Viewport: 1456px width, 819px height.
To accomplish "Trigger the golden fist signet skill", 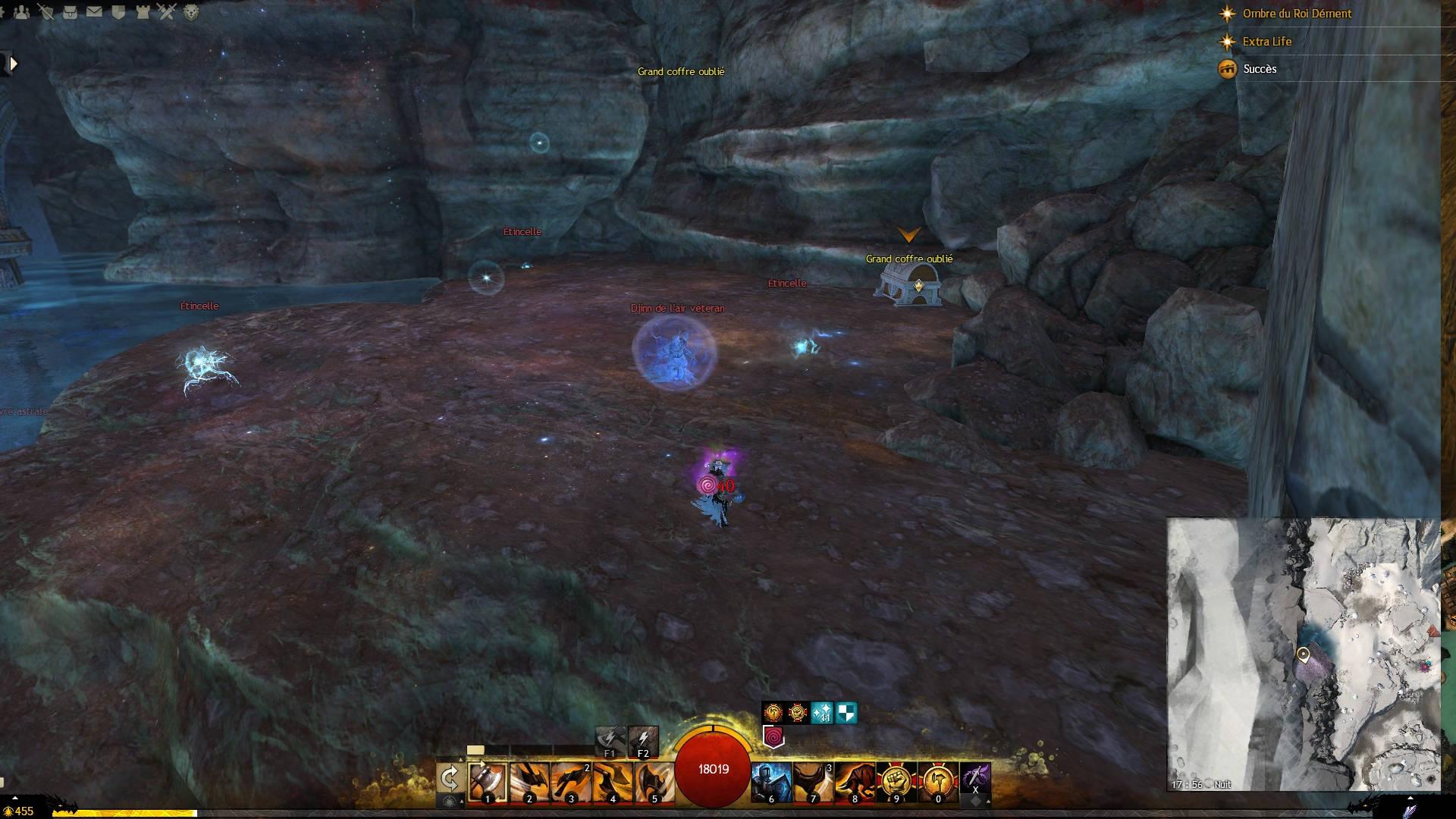I will (896, 783).
